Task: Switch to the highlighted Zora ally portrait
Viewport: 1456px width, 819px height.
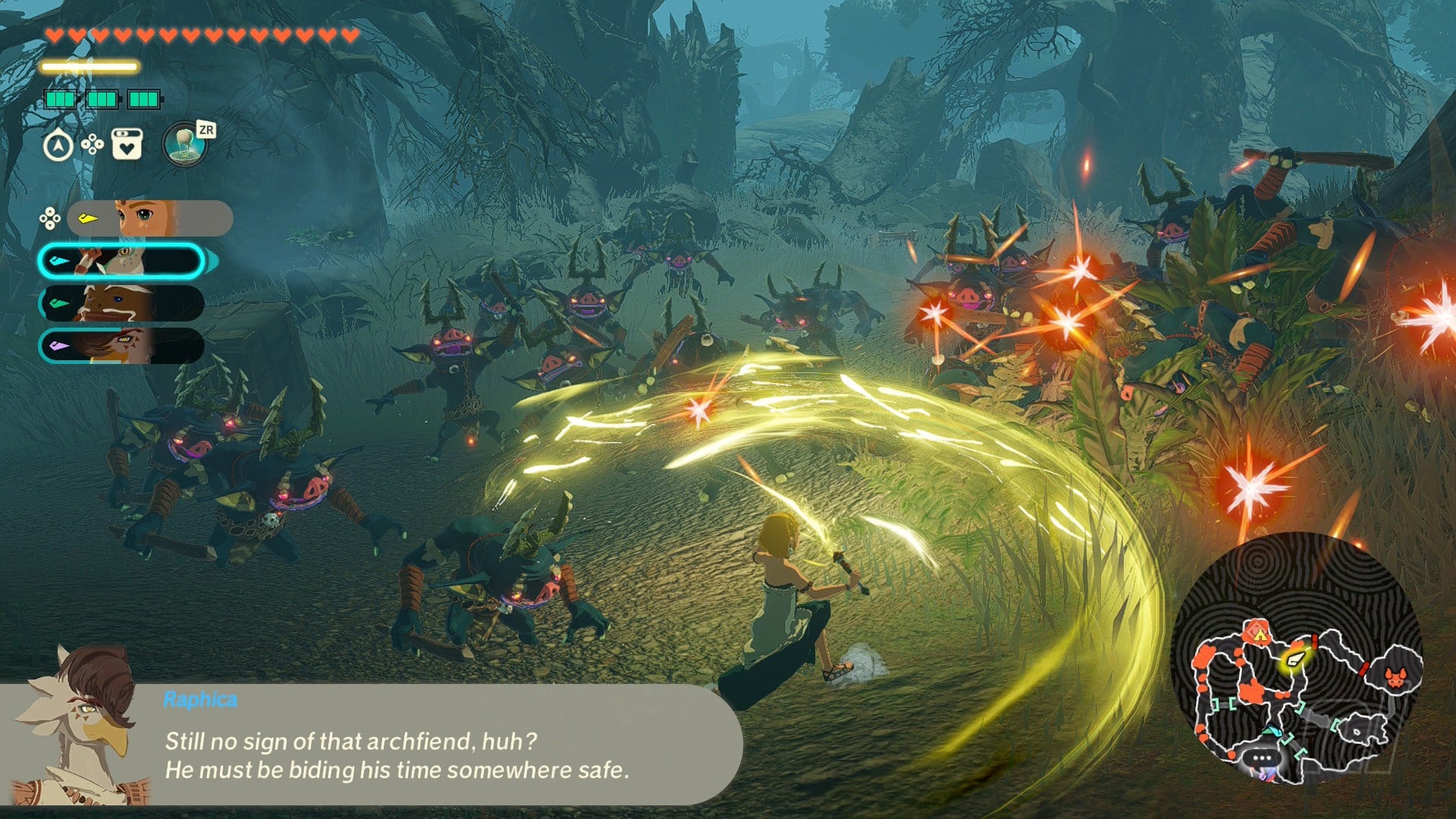Action: tap(121, 261)
